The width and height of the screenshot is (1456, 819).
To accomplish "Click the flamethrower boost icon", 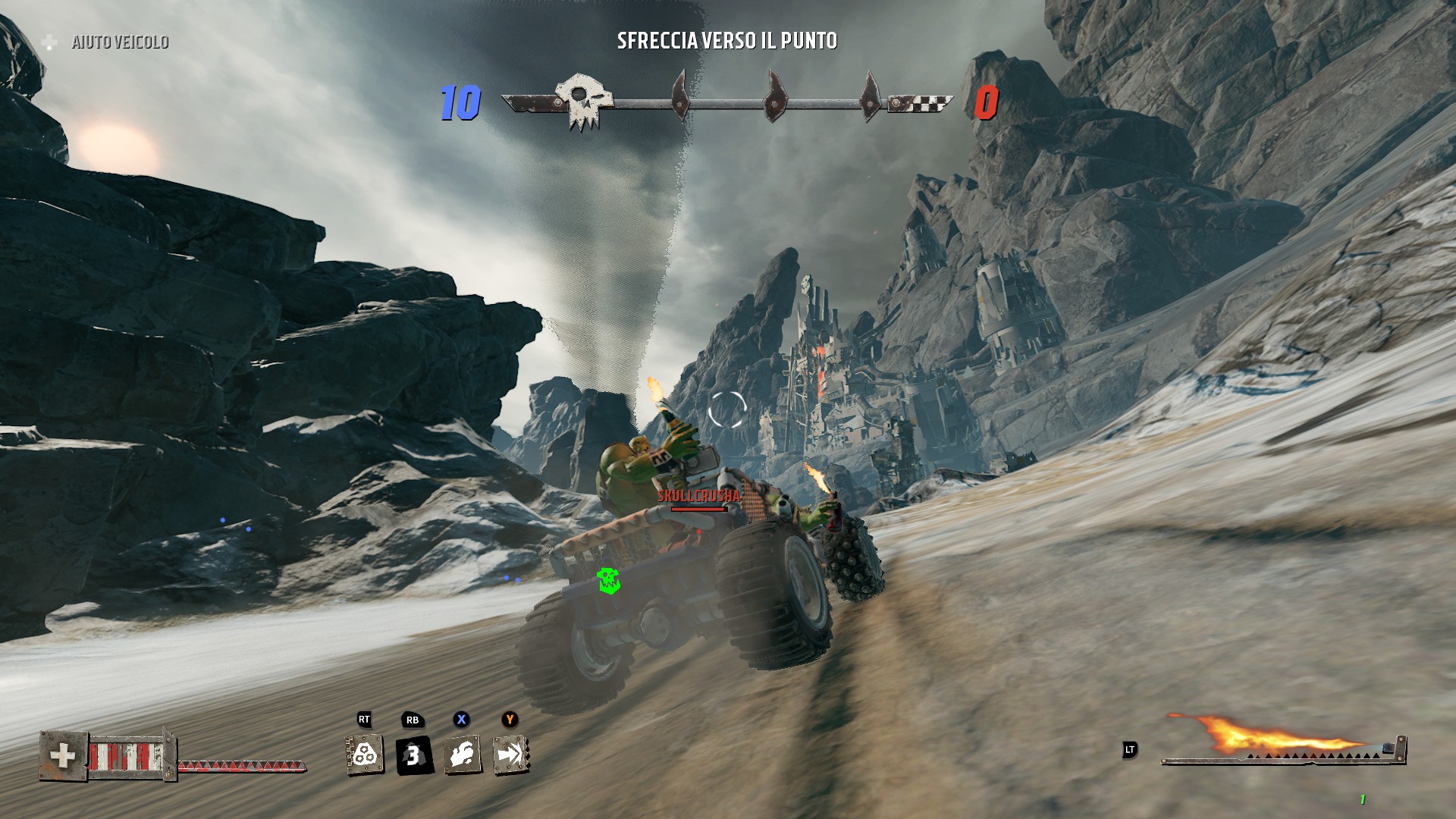I will click(x=1274, y=736).
